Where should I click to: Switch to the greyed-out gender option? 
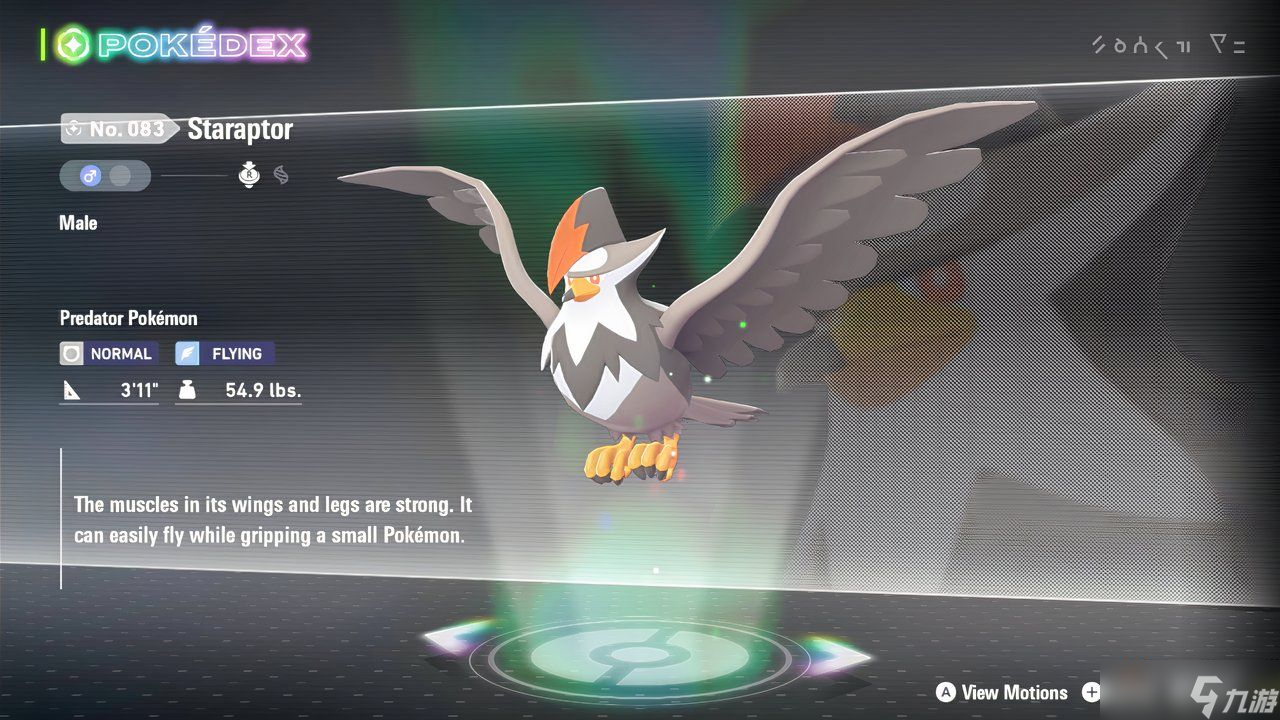pos(121,176)
